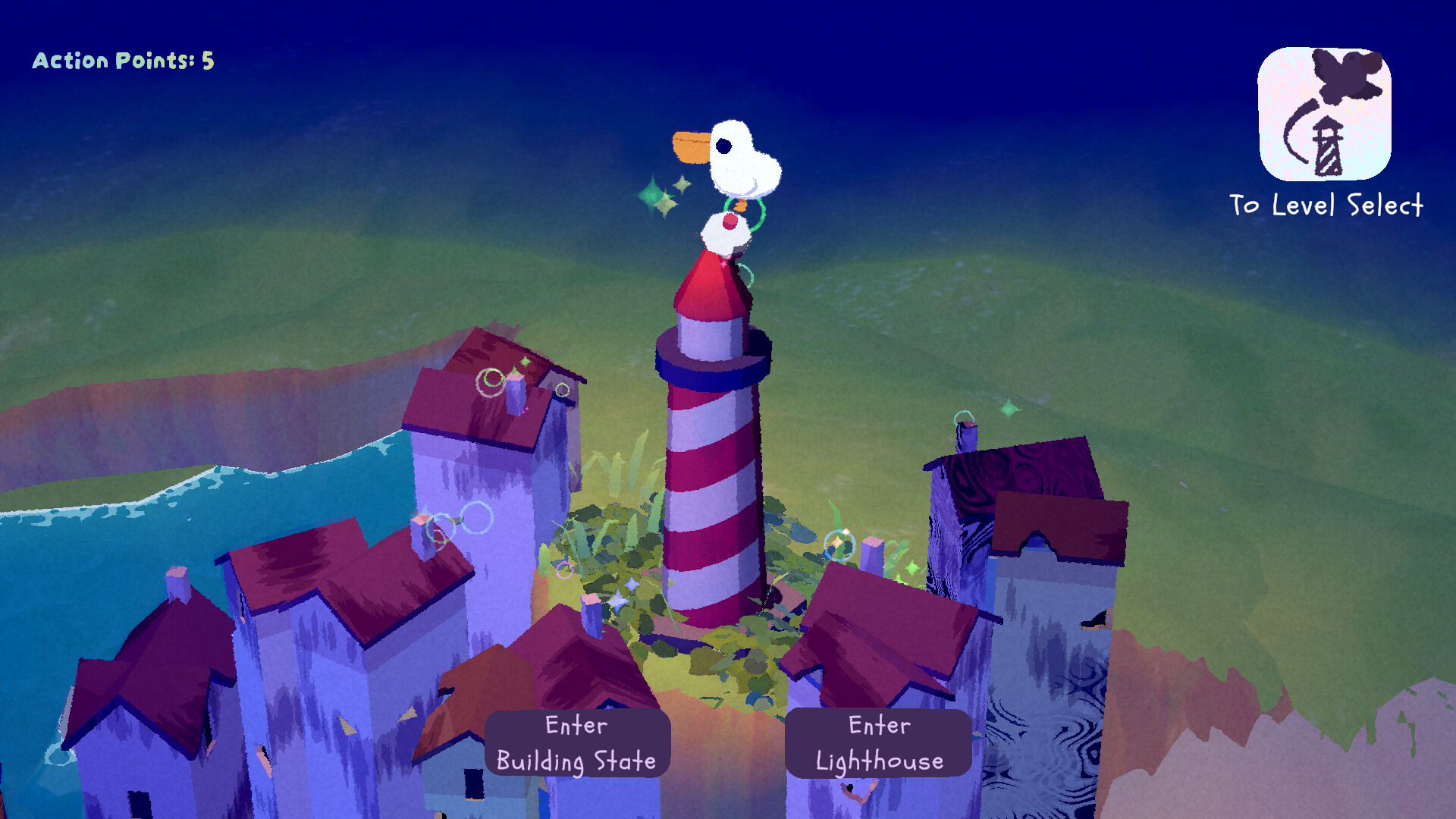This screenshot has height=819, width=1456.
Task: Choose the Enter Lighthouse button
Action: pyautogui.click(x=878, y=743)
